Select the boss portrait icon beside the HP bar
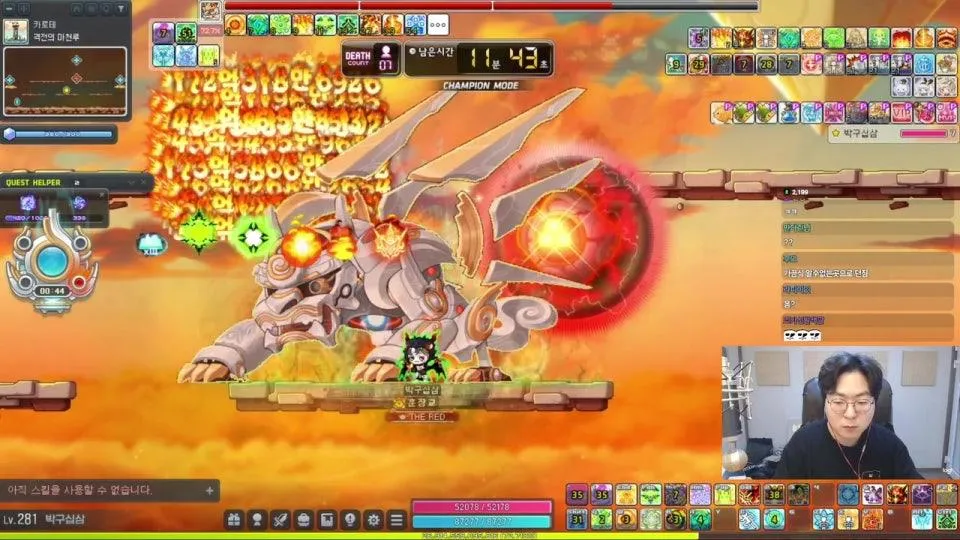Viewport: 960px width, 540px height. 210,11
